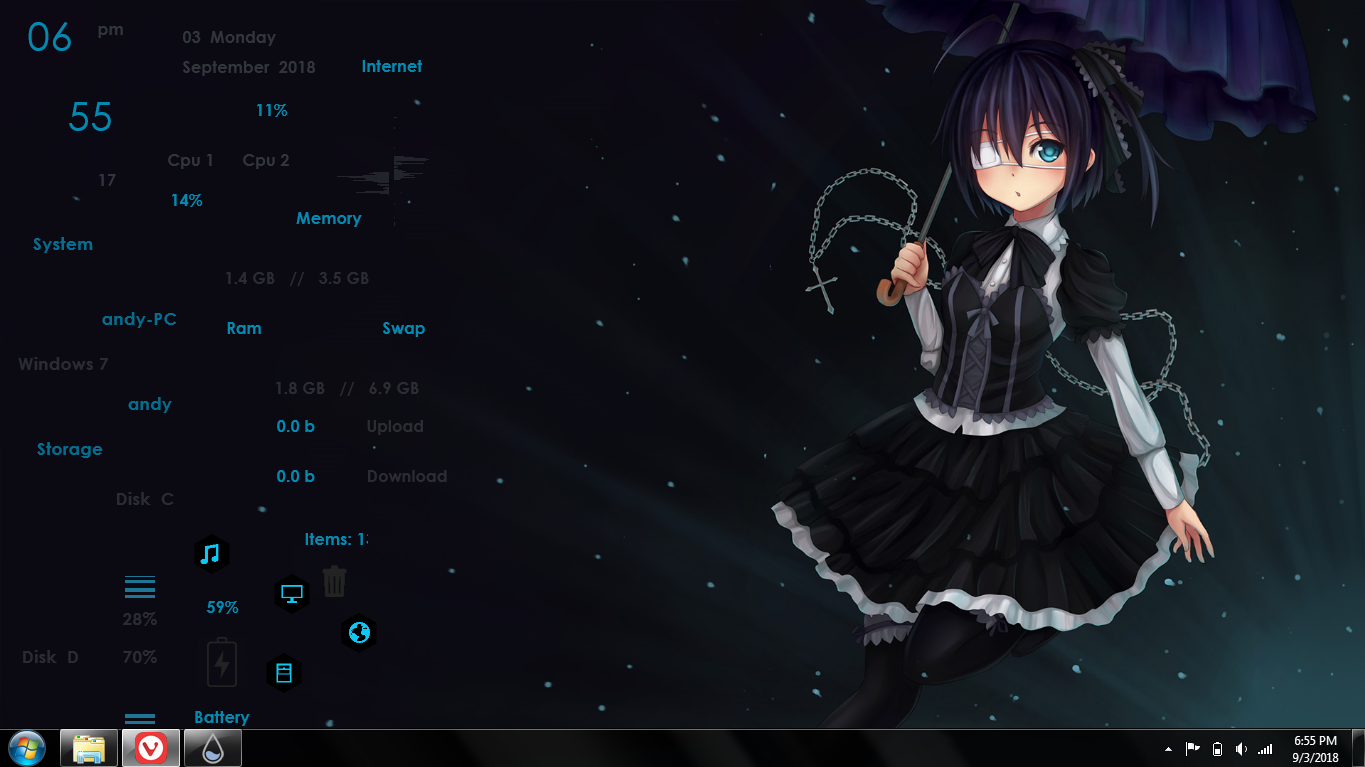Image resolution: width=1365 pixels, height=767 pixels.
Task: Click the battery widget icon
Action: tap(220, 661)
